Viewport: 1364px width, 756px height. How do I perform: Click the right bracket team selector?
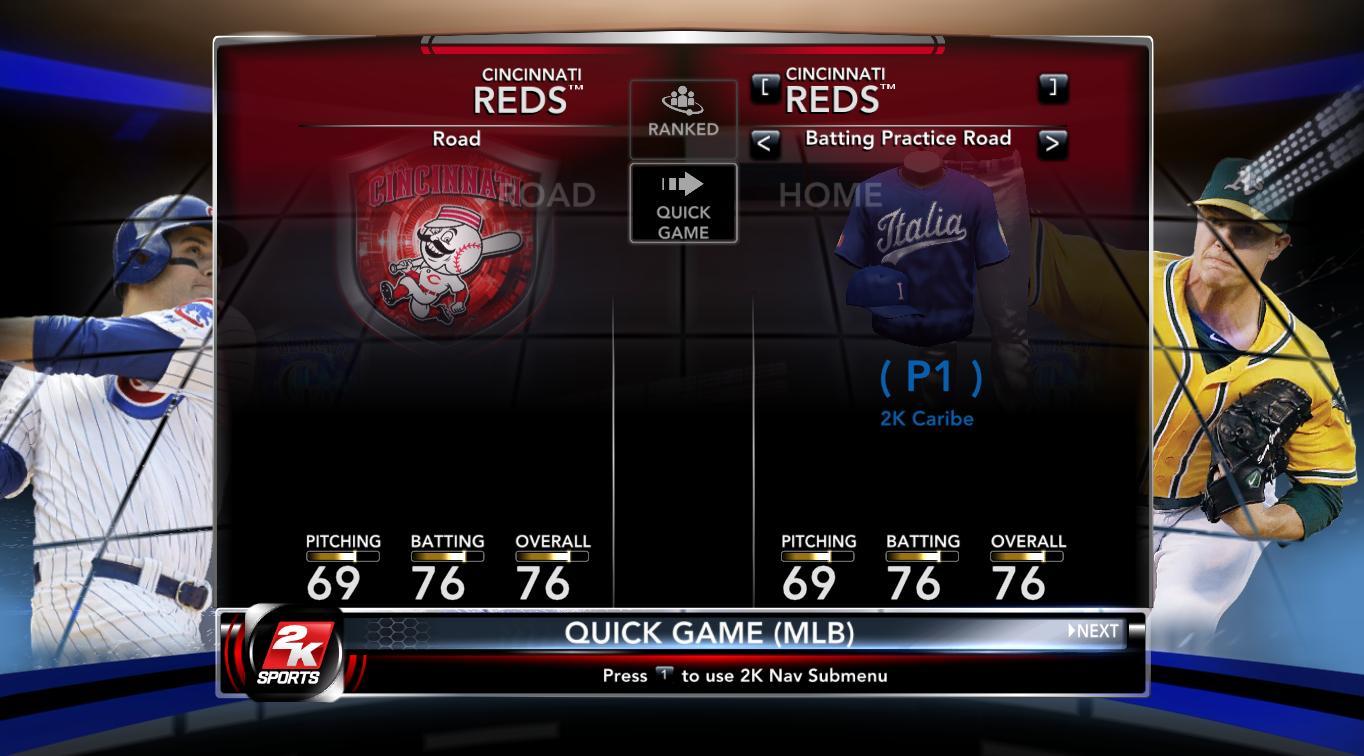coord(1052,87)
